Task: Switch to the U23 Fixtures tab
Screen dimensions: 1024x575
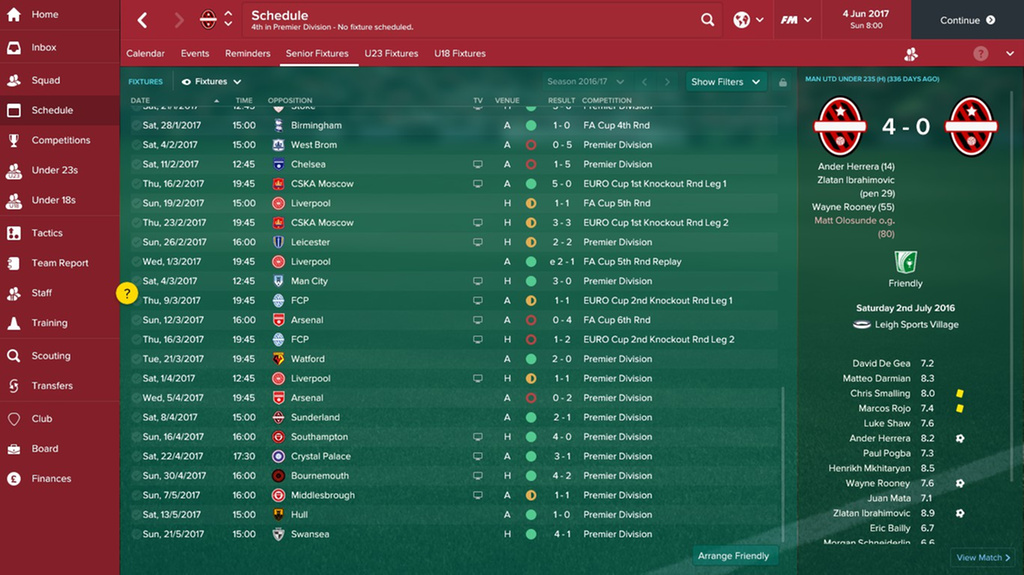Action: point(391,54)
